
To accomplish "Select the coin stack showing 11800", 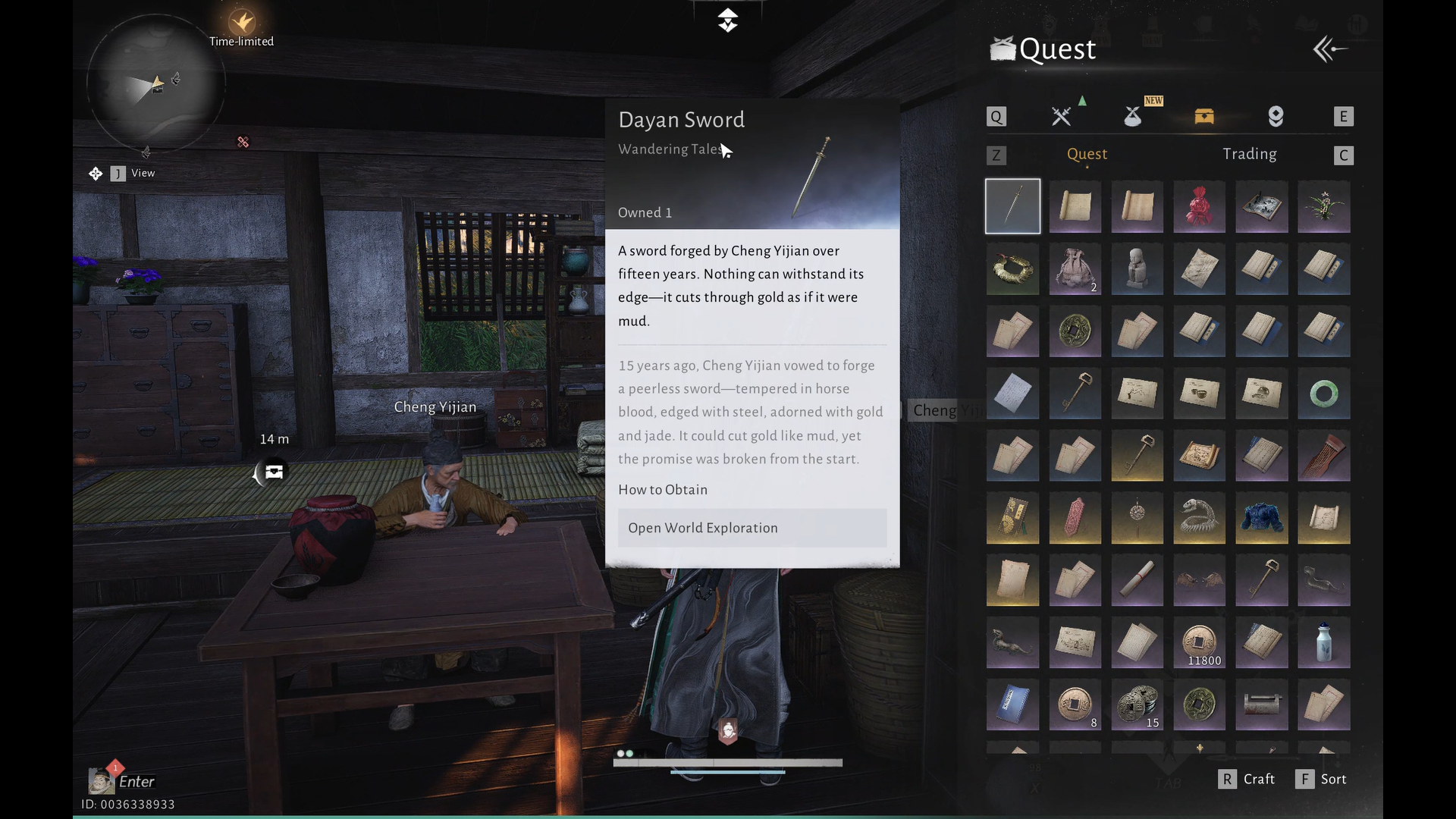I will [x=1199, y=643].
